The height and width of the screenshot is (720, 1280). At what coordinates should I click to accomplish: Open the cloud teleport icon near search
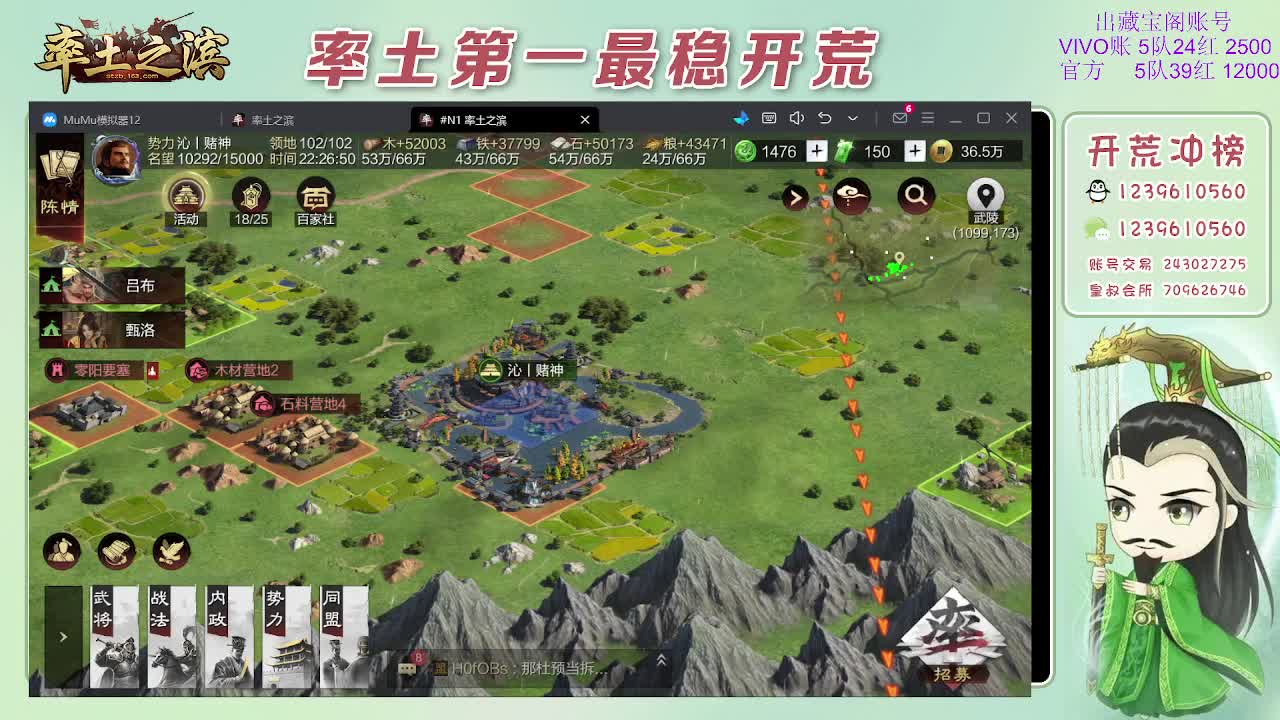(x=850, y=195)
